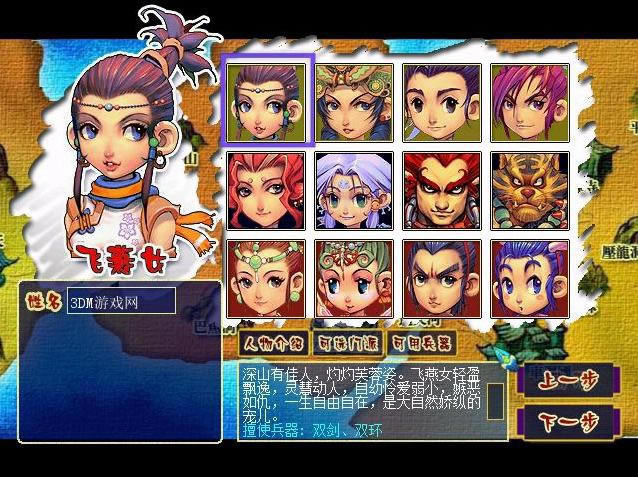This screenshot has height=477, width=638.
Task: Select the lavender-haired girl portrait
Action: pyautogui.click(x=354, y=190)
